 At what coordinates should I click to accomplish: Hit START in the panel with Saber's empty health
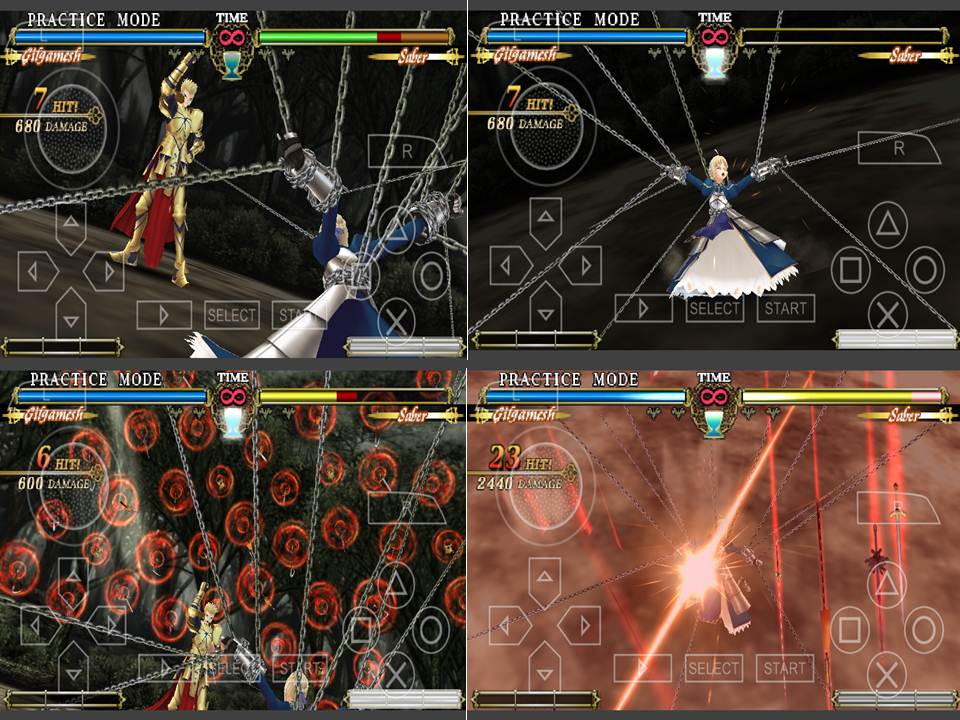tap(785, 308)
